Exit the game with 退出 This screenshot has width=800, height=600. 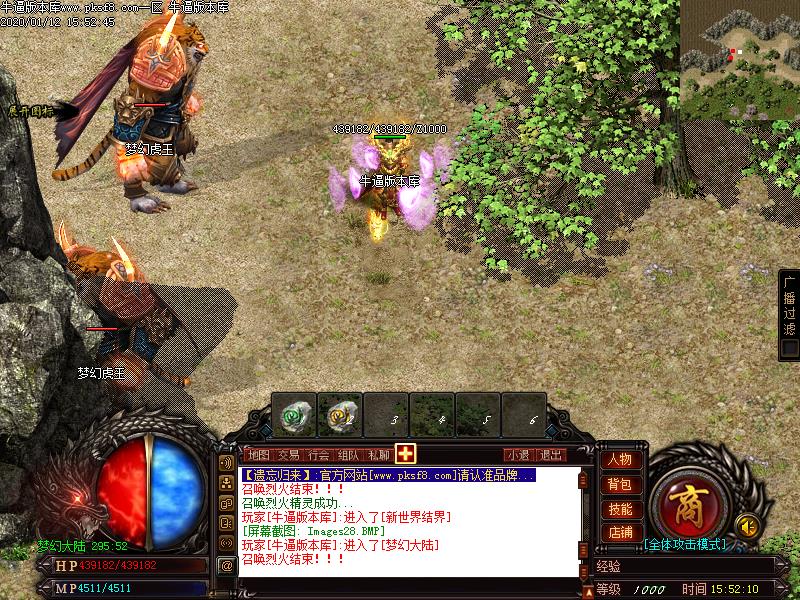pyautogui.click(x=551, y=454)
